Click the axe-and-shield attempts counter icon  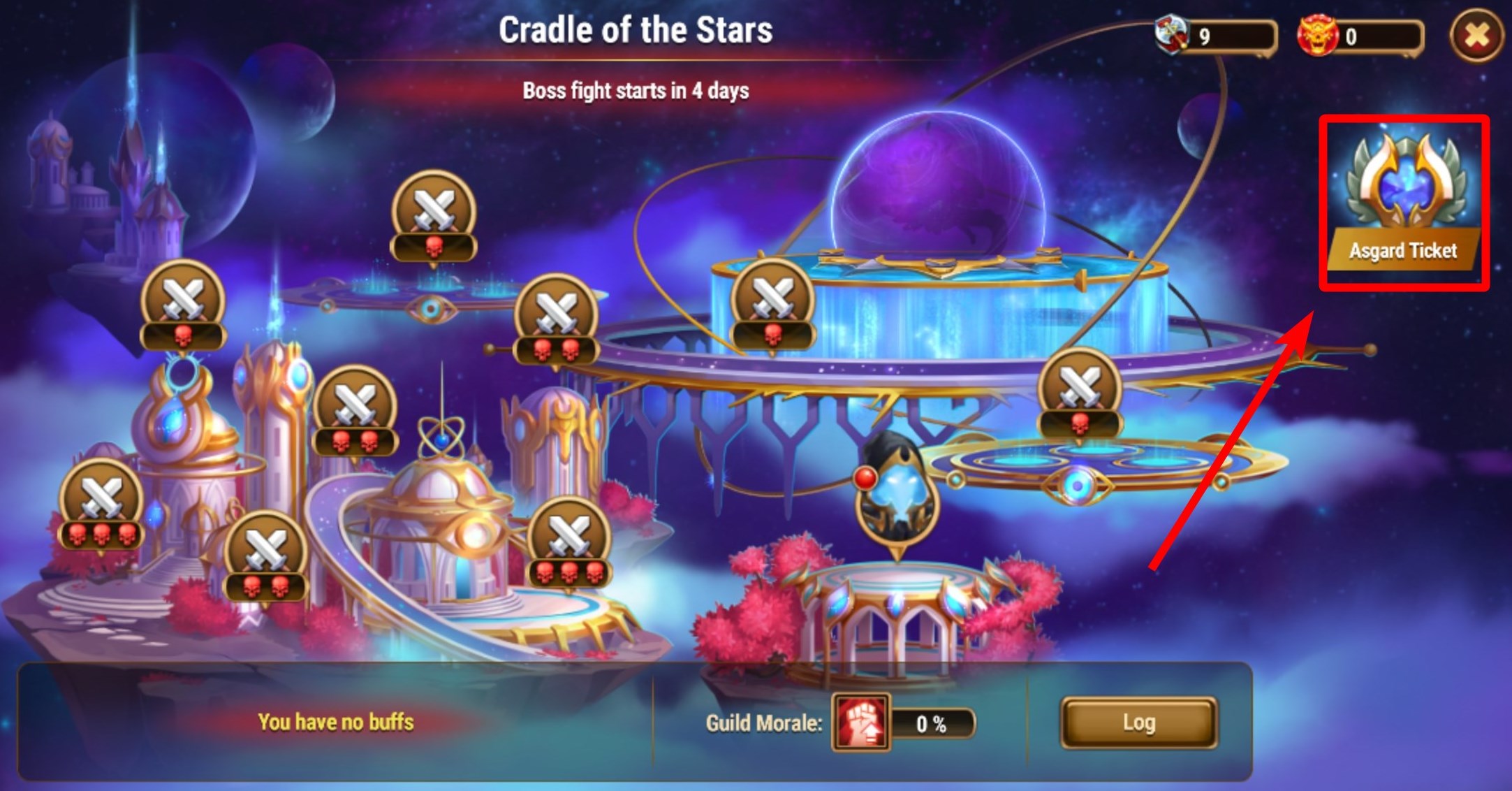[1173, 35]
